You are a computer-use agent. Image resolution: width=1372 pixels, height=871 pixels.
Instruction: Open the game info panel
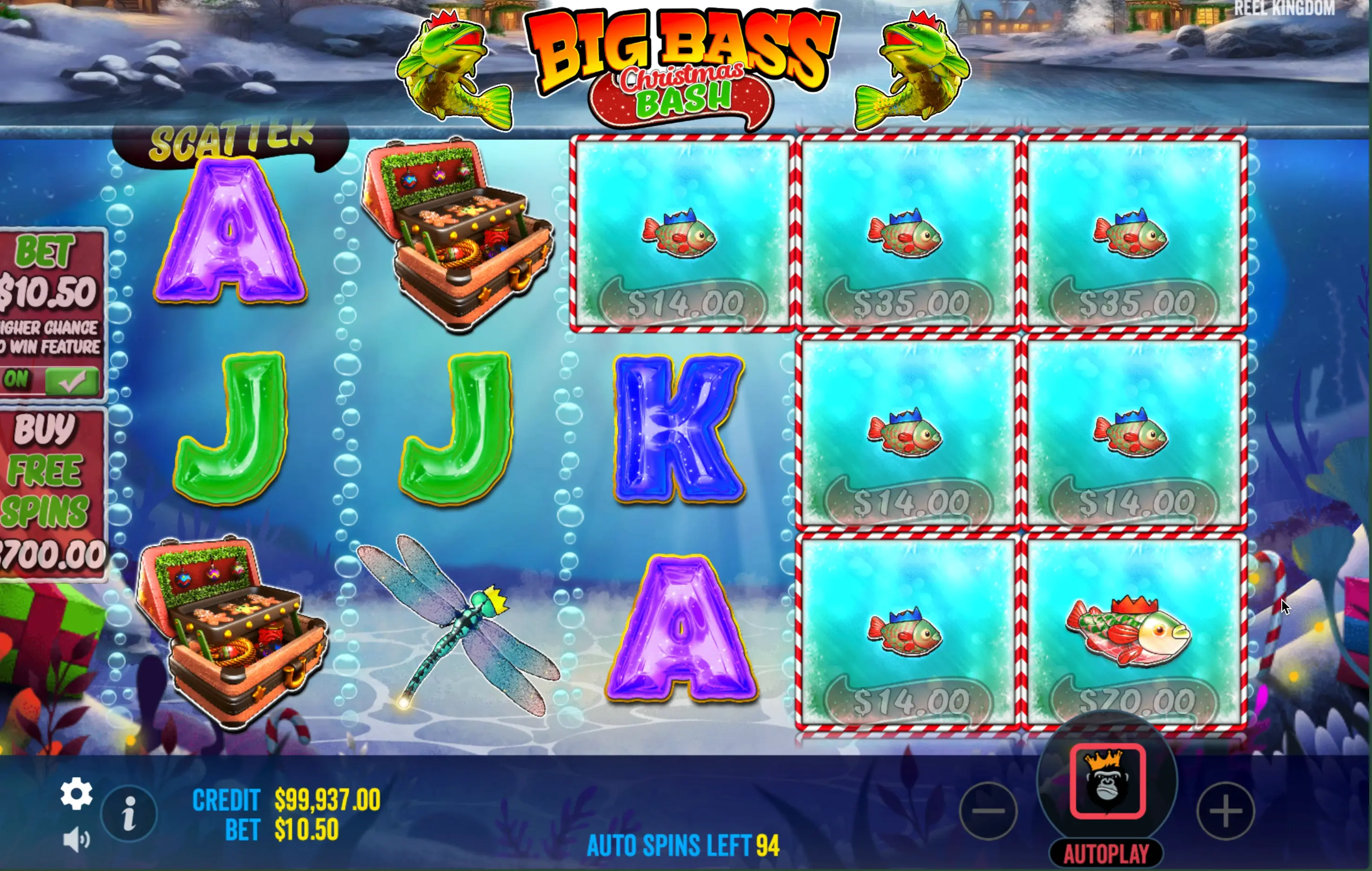pyautogui.click(x=129, y=813)
